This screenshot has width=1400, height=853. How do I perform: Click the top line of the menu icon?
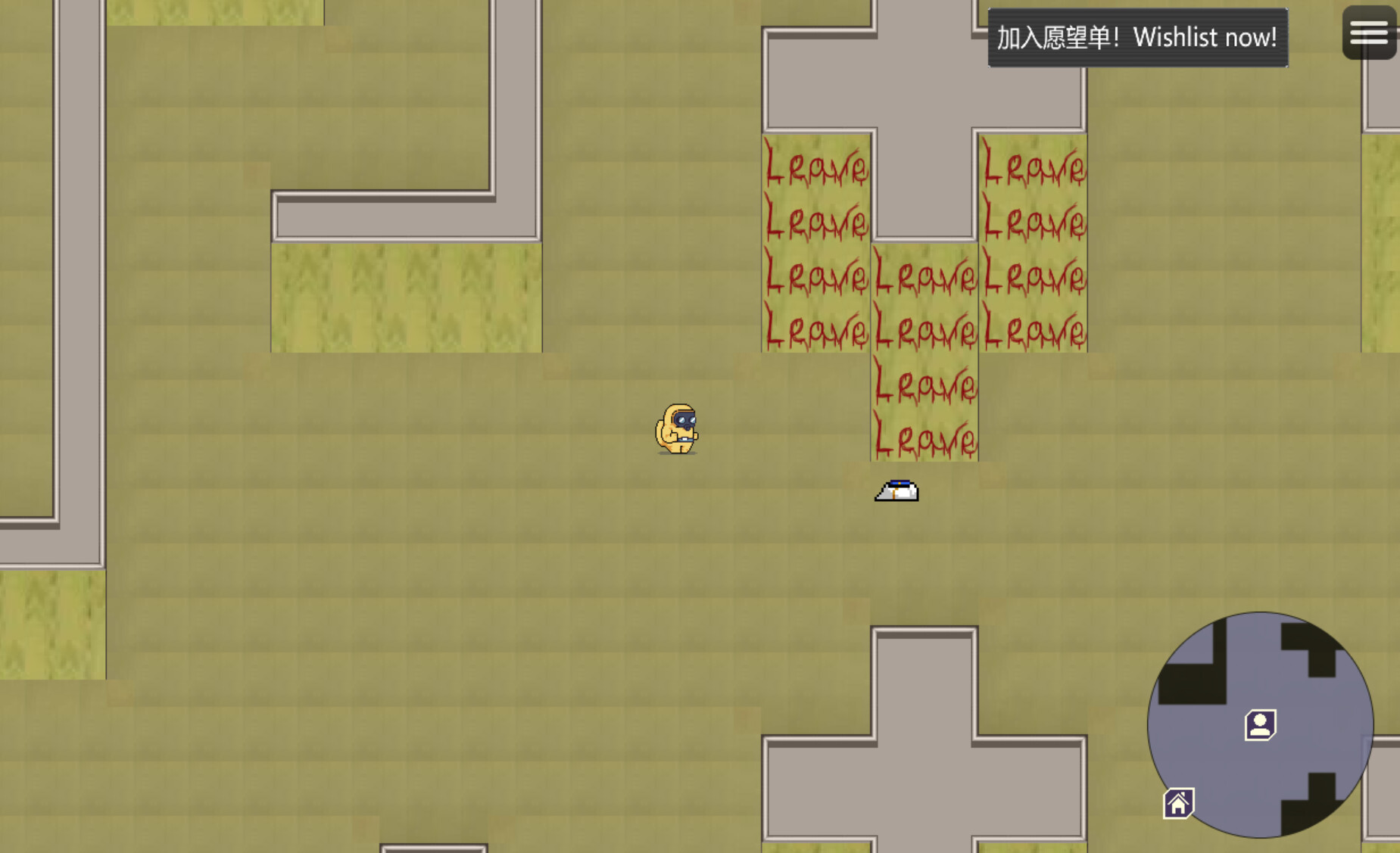[1369, 23]
